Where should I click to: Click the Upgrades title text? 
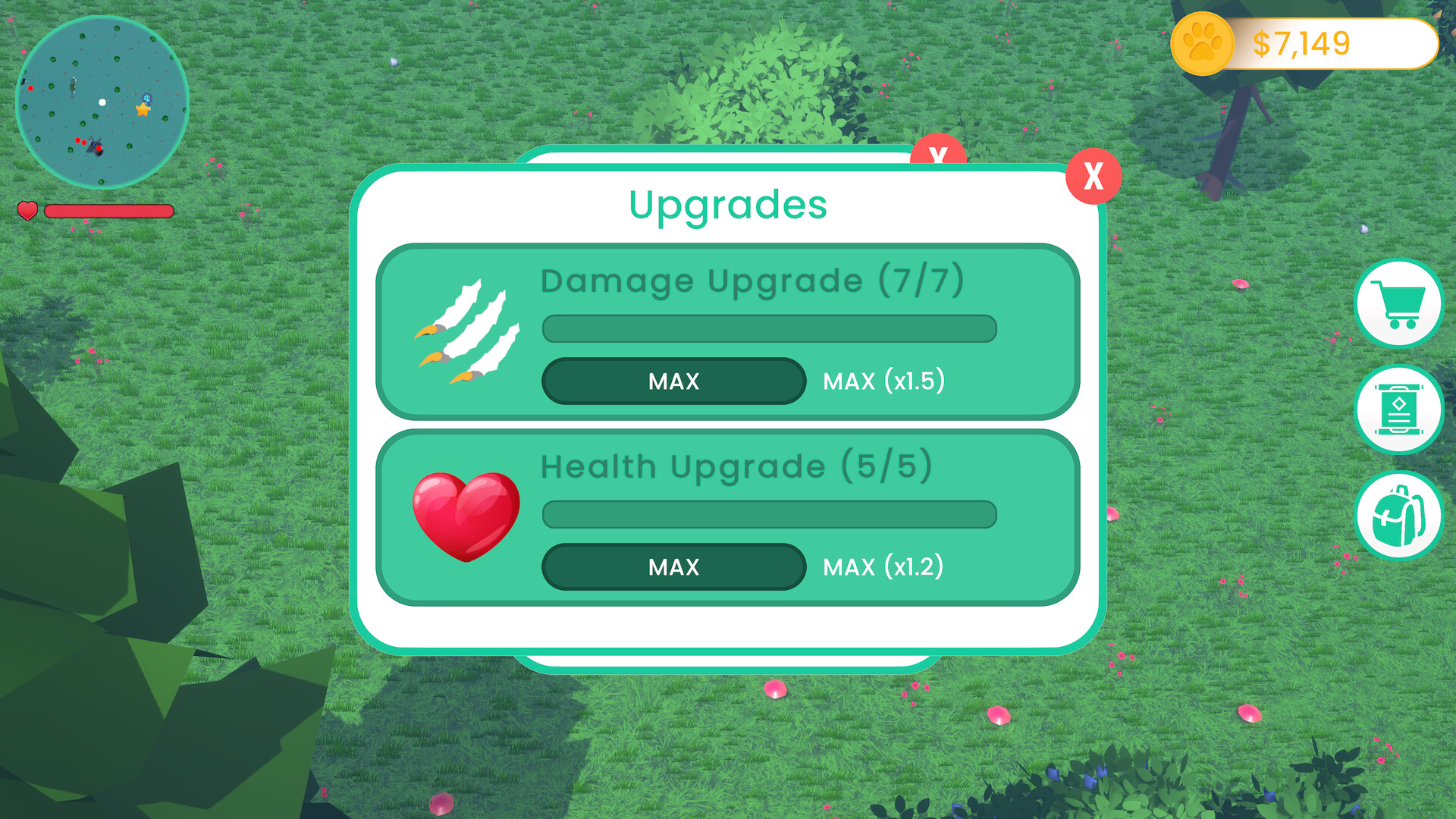point(728,205)
